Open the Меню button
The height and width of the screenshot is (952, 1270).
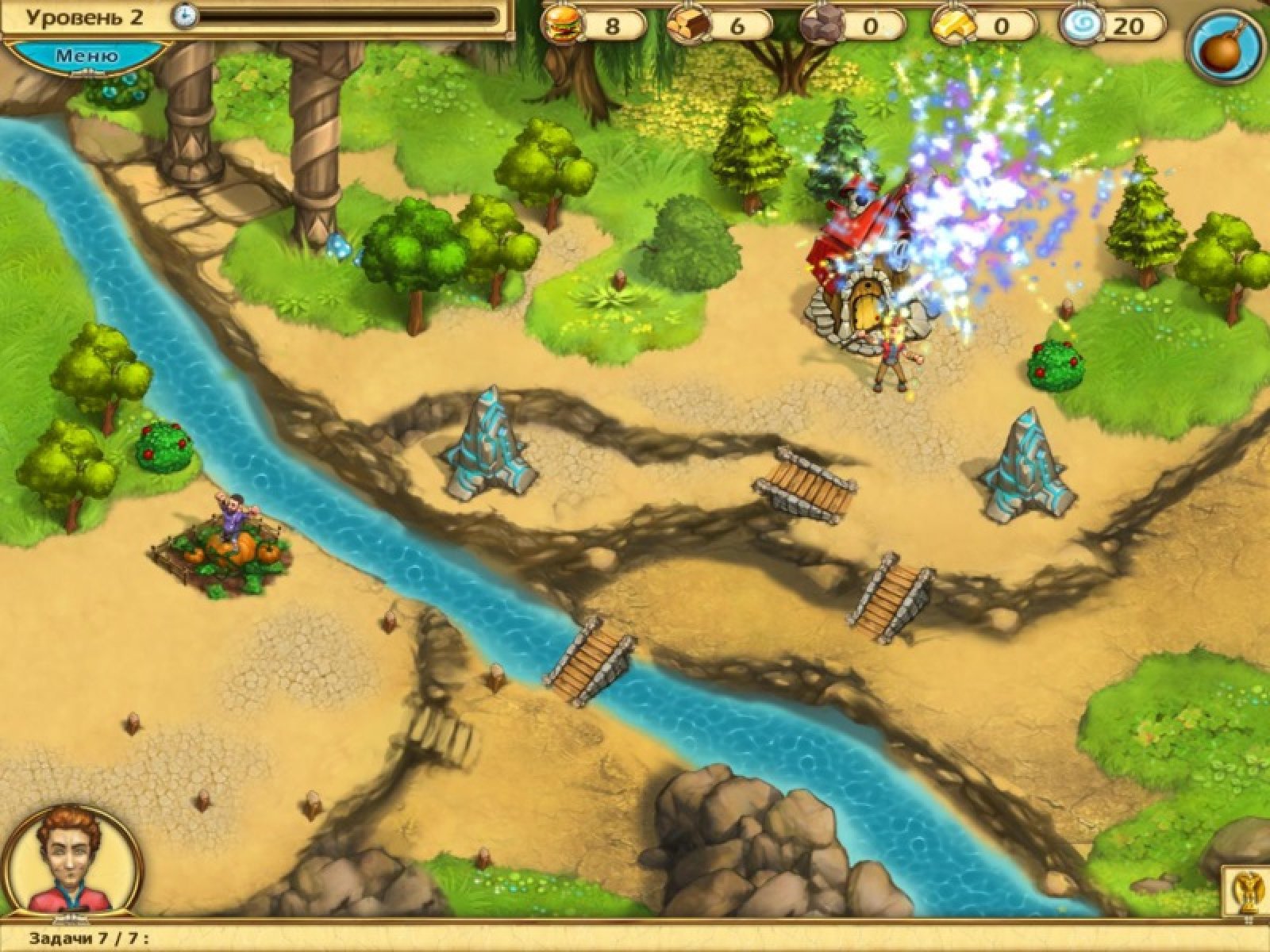tap(87, 56)
